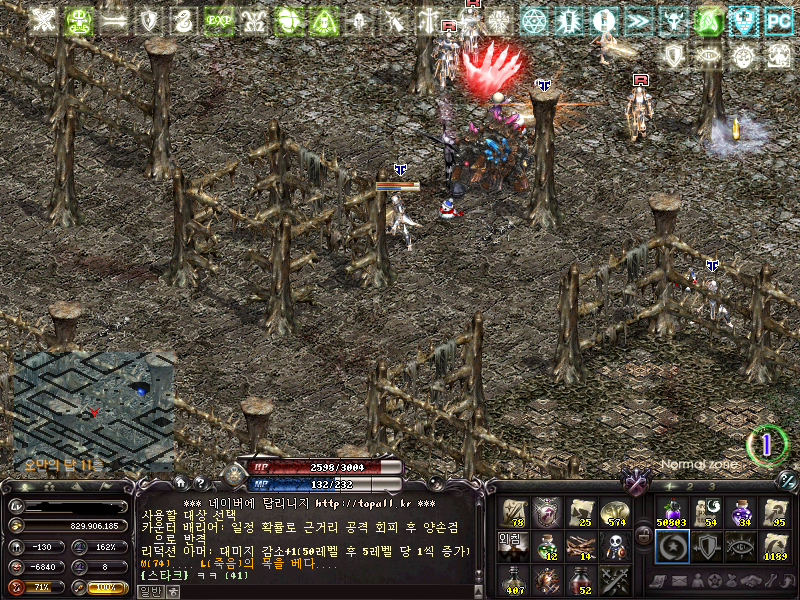The width and height of the screenshot is (800, 600).
Task: Select the 일반 chat tab
Action: click(x=149, y=591)
